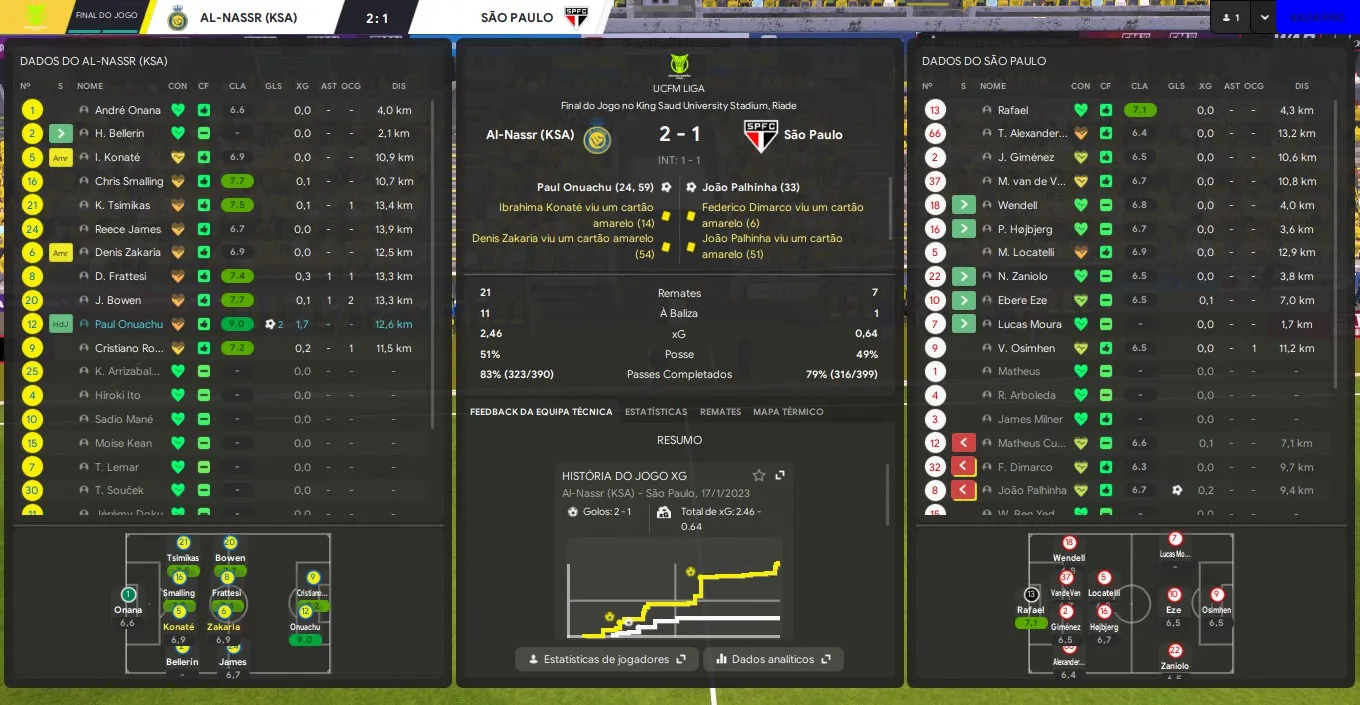Expand the História do Jogo xG card

point(780,475)
